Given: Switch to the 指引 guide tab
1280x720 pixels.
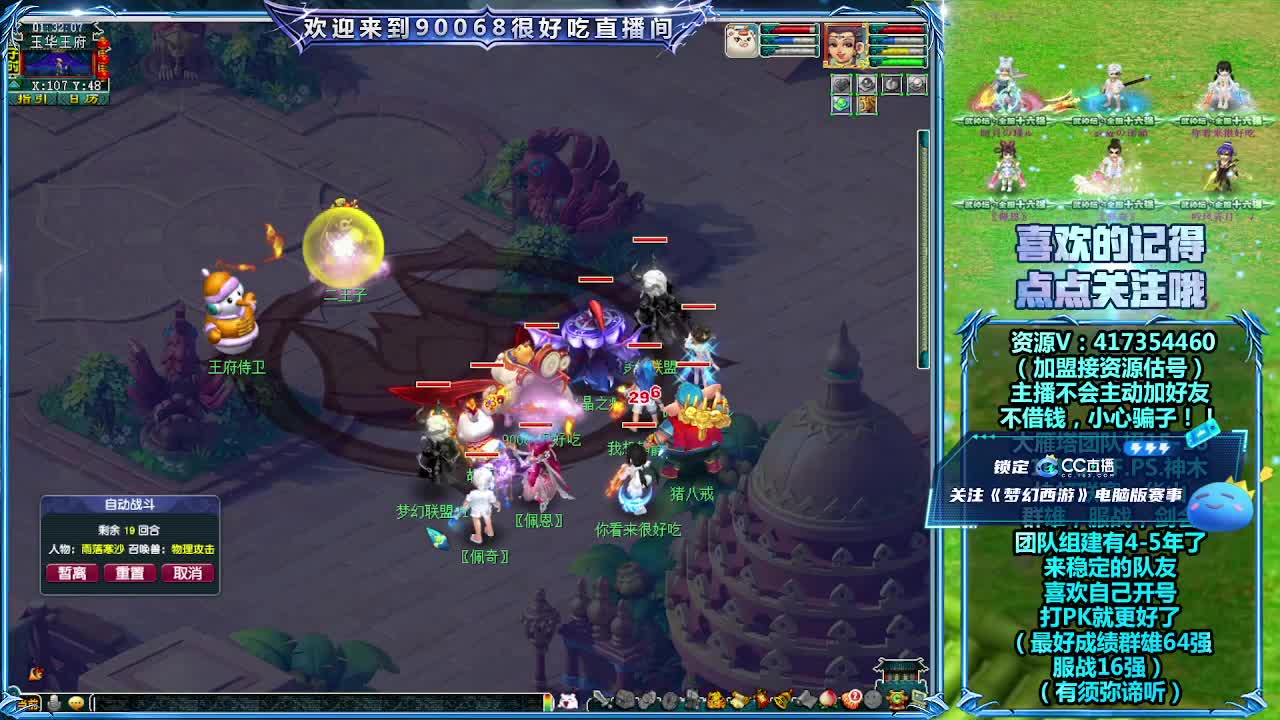Looking at the screenshot, I should 32,98.
